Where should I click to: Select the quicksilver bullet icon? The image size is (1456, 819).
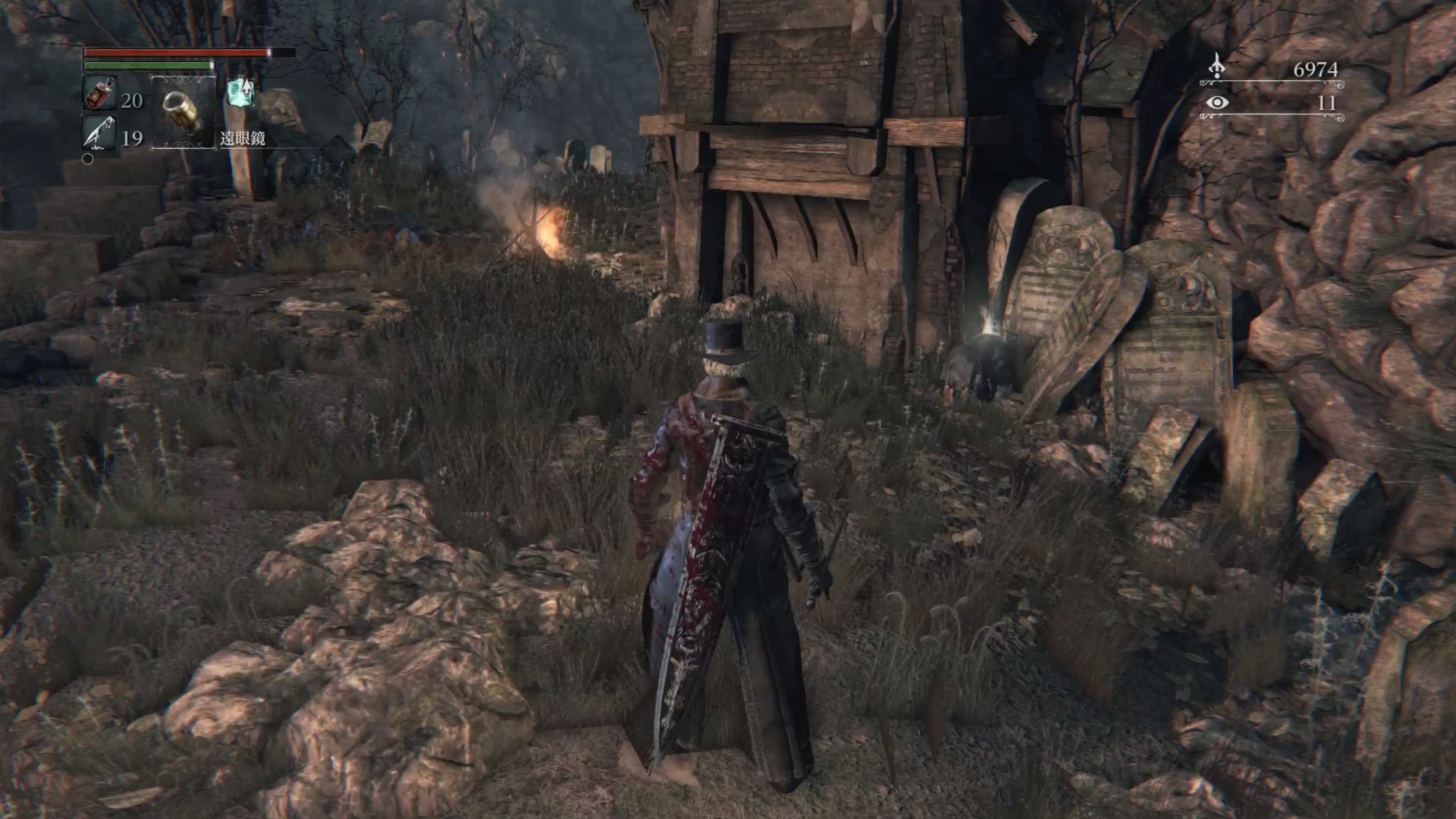(x=99, y=133)
